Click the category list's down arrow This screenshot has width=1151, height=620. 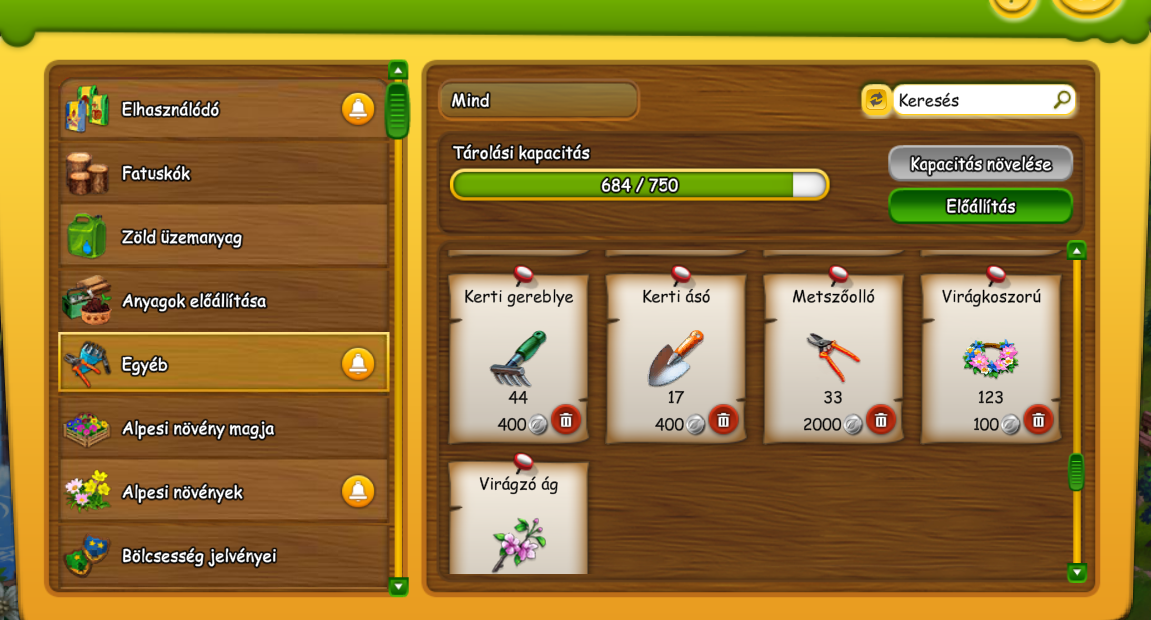pos(398,586)
